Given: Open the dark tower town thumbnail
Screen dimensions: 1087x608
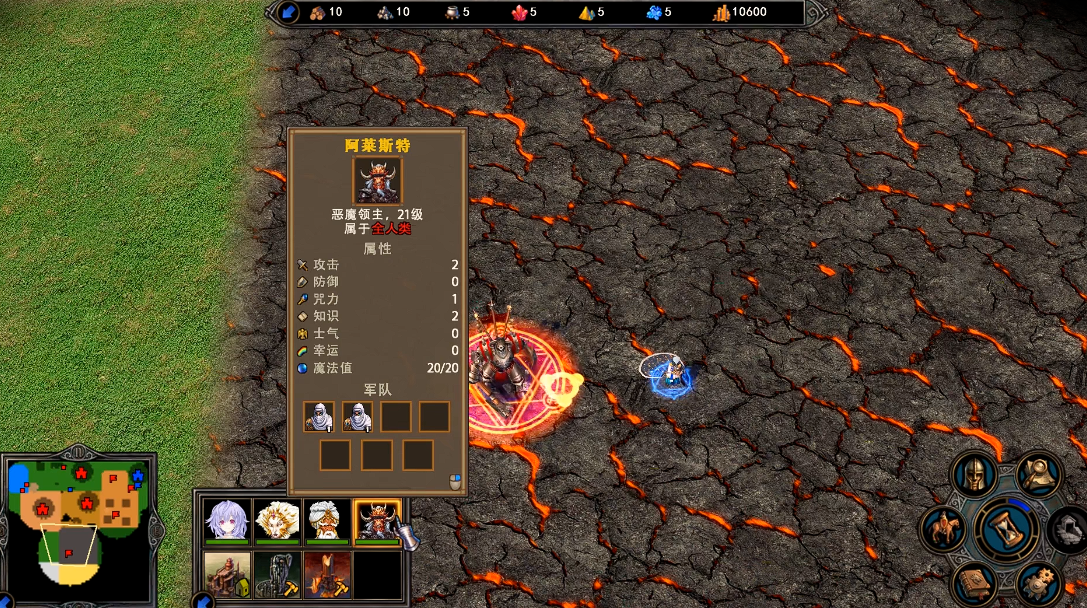Looking at the screenshot, I should coord(278,574).
